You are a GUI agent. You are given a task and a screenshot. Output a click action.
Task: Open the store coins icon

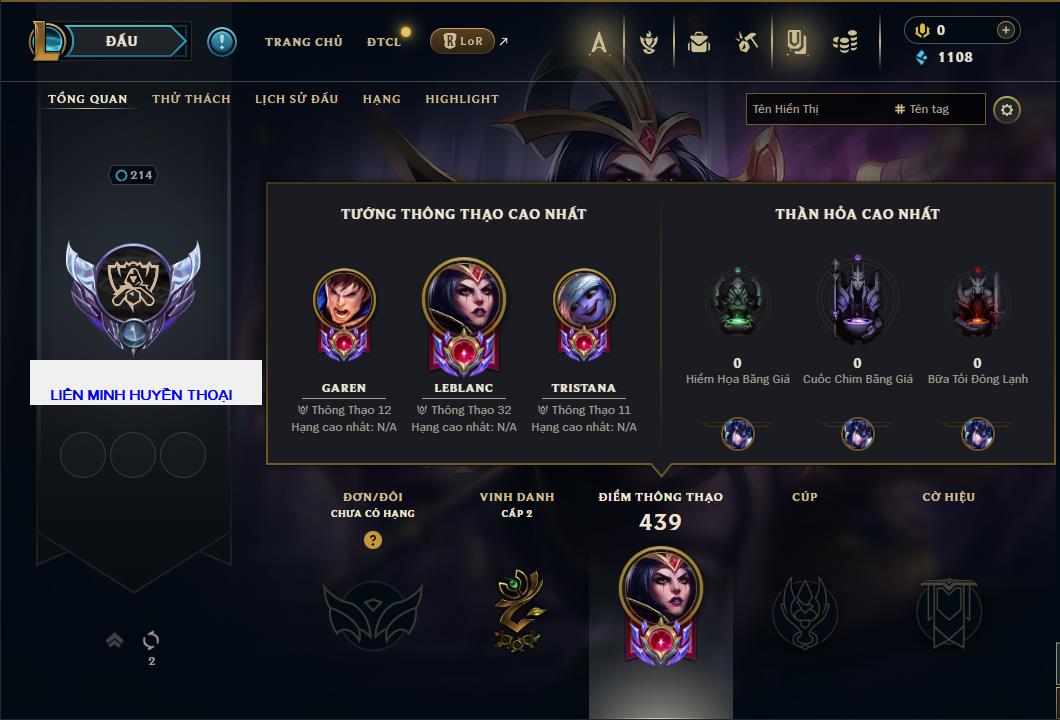click(x=846, y=42)
